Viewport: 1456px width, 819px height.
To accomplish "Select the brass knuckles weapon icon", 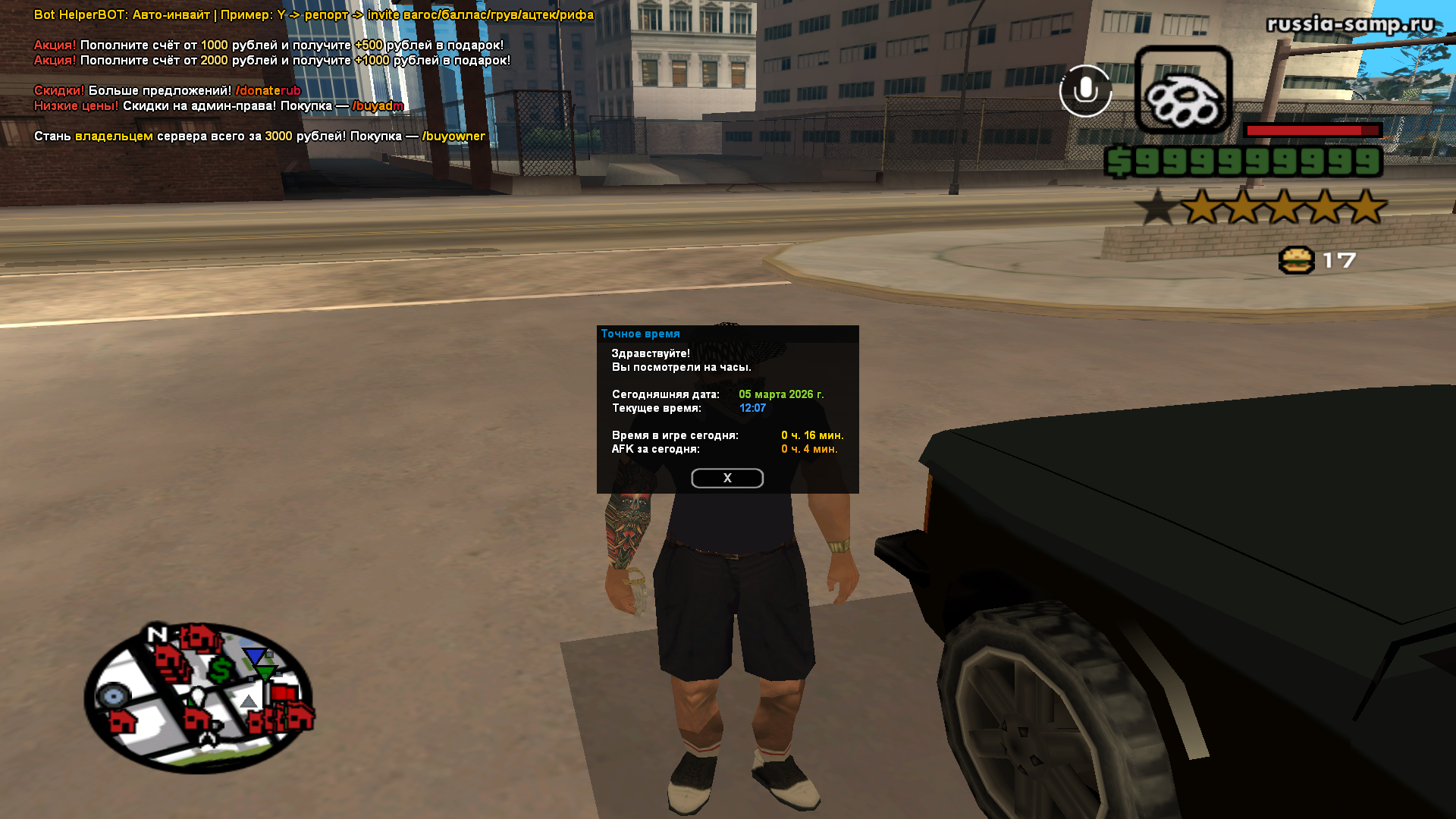I will click(1182, 90).
